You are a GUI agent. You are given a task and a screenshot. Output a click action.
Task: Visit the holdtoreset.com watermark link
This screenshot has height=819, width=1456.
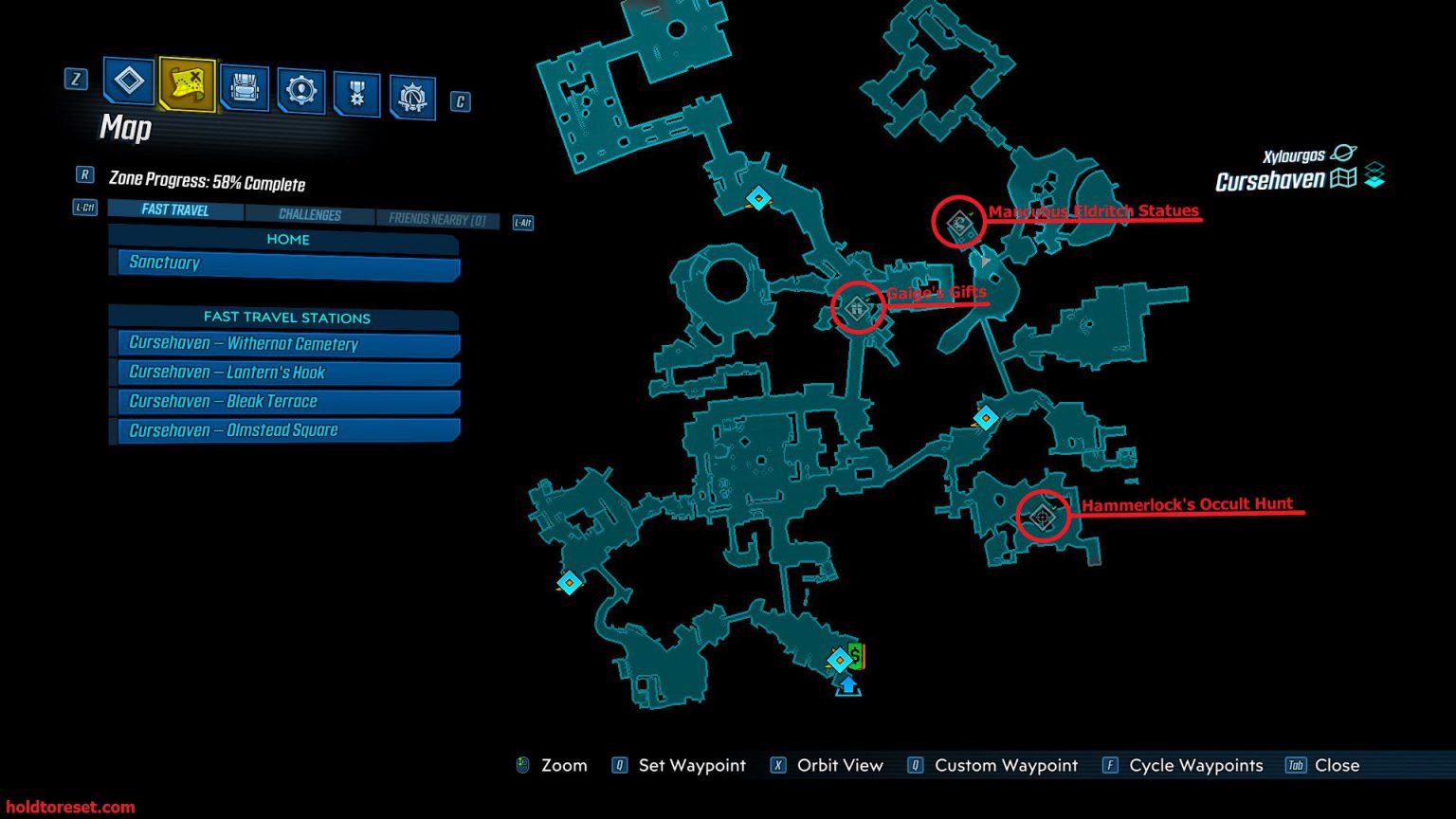(70, 805)
